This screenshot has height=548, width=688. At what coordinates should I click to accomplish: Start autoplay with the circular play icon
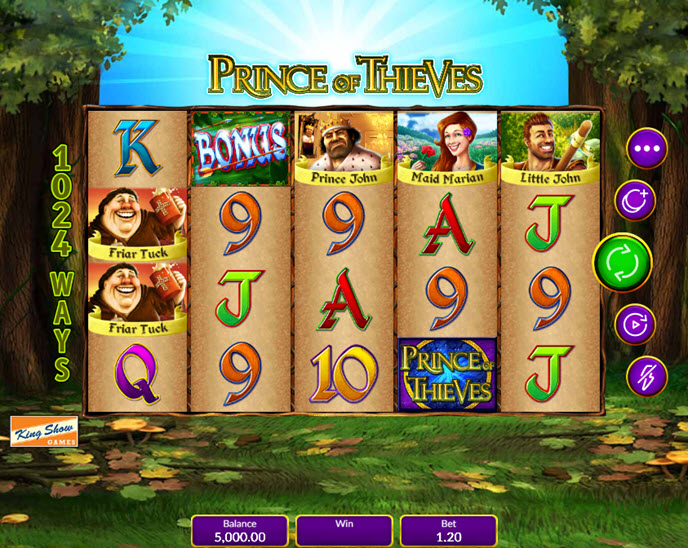pyautogui.click(x=634, y=324)
